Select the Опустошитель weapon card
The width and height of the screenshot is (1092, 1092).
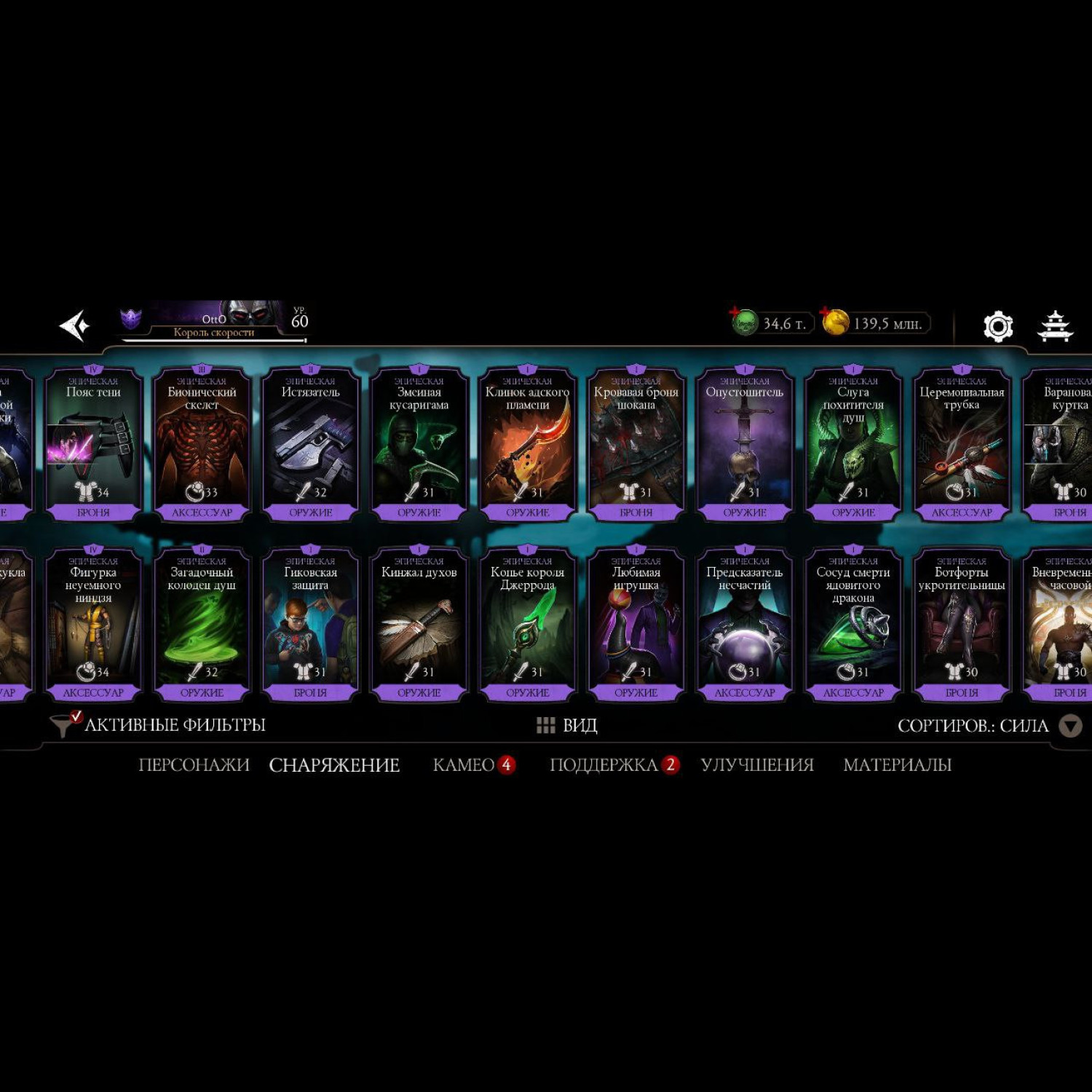pyautogui.click(x=744, y=444)
